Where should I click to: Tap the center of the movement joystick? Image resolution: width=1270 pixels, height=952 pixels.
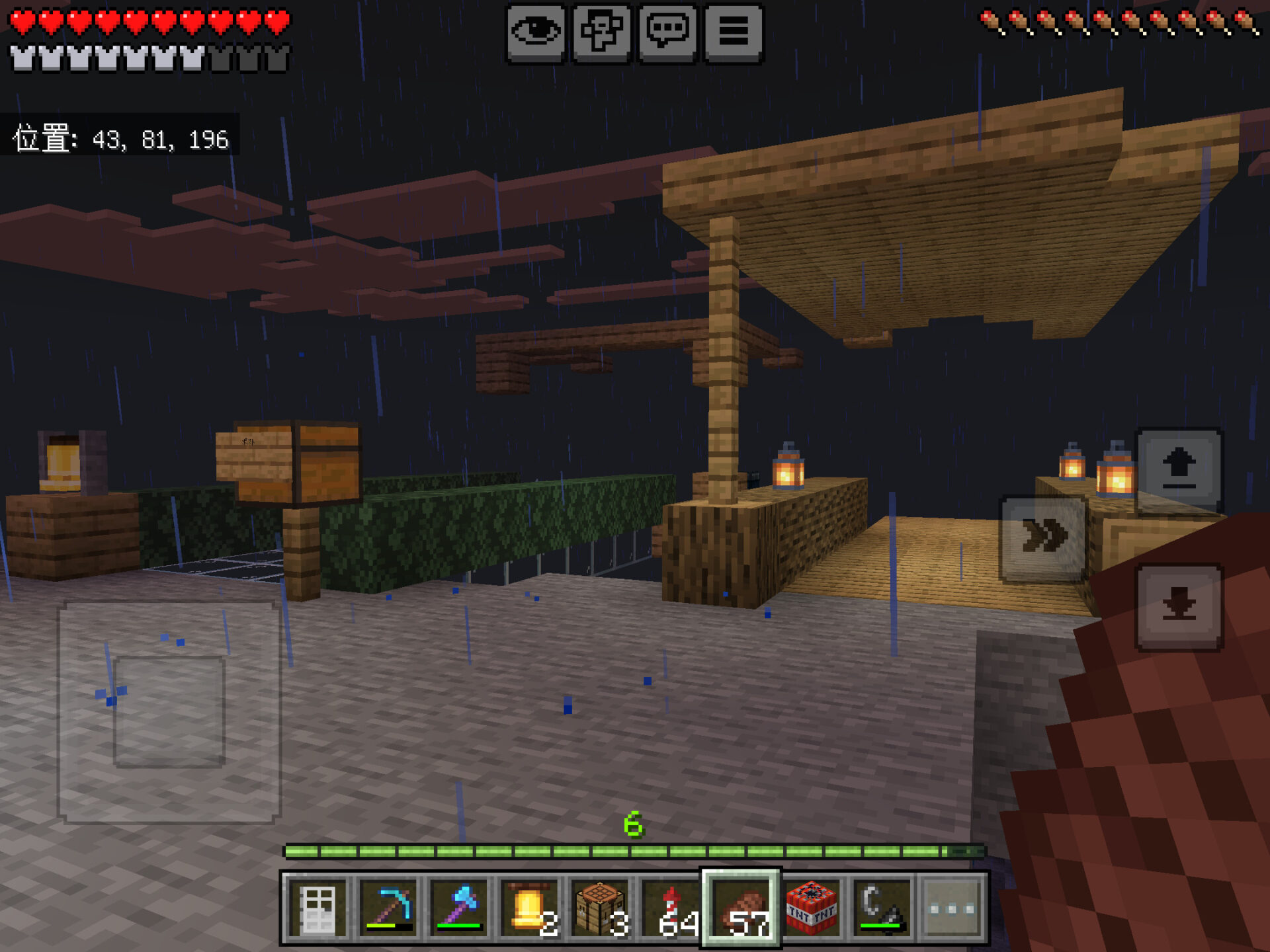pos(169,712)
